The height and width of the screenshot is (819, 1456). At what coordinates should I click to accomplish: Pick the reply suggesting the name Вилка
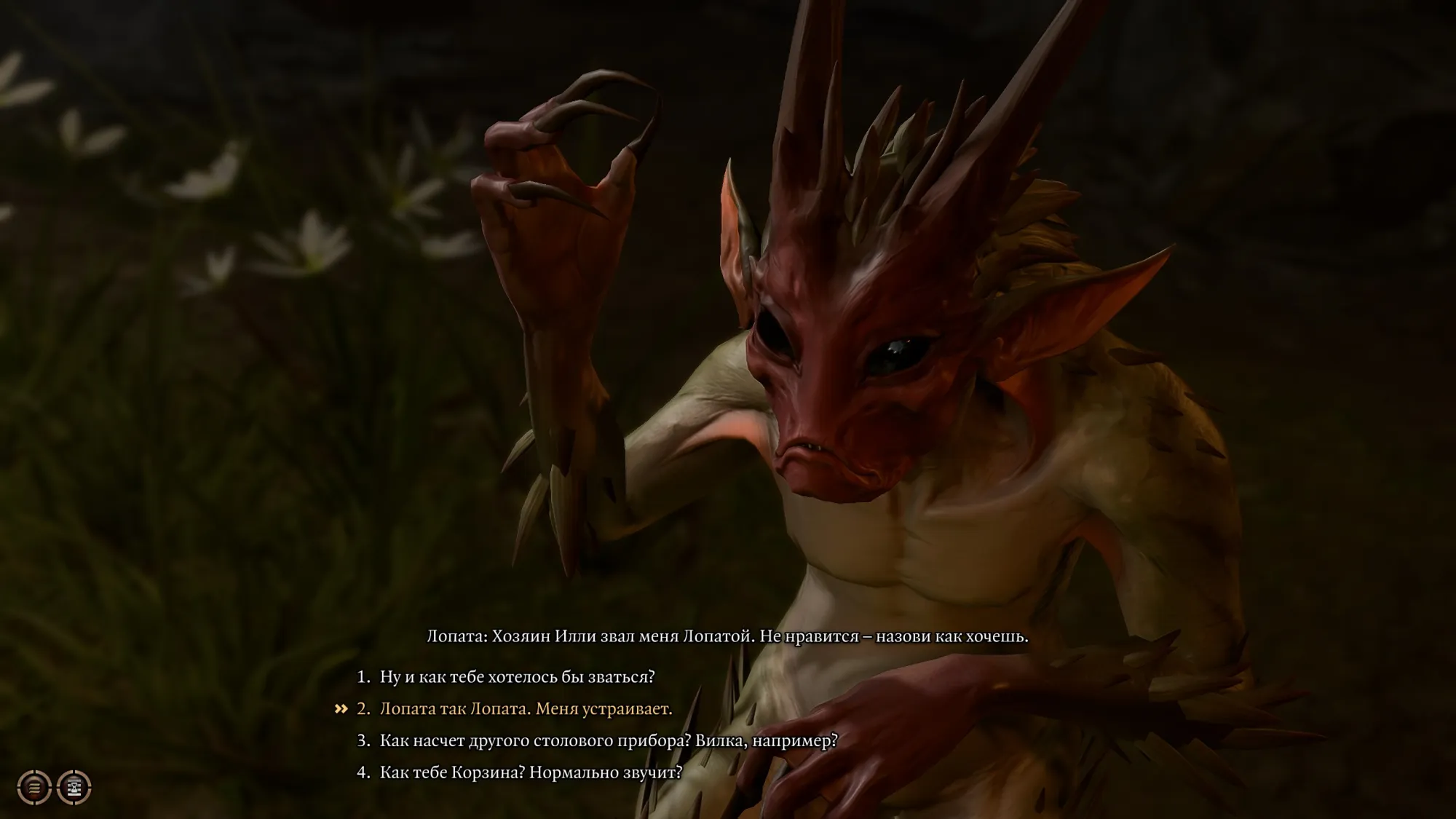point(609,741)
